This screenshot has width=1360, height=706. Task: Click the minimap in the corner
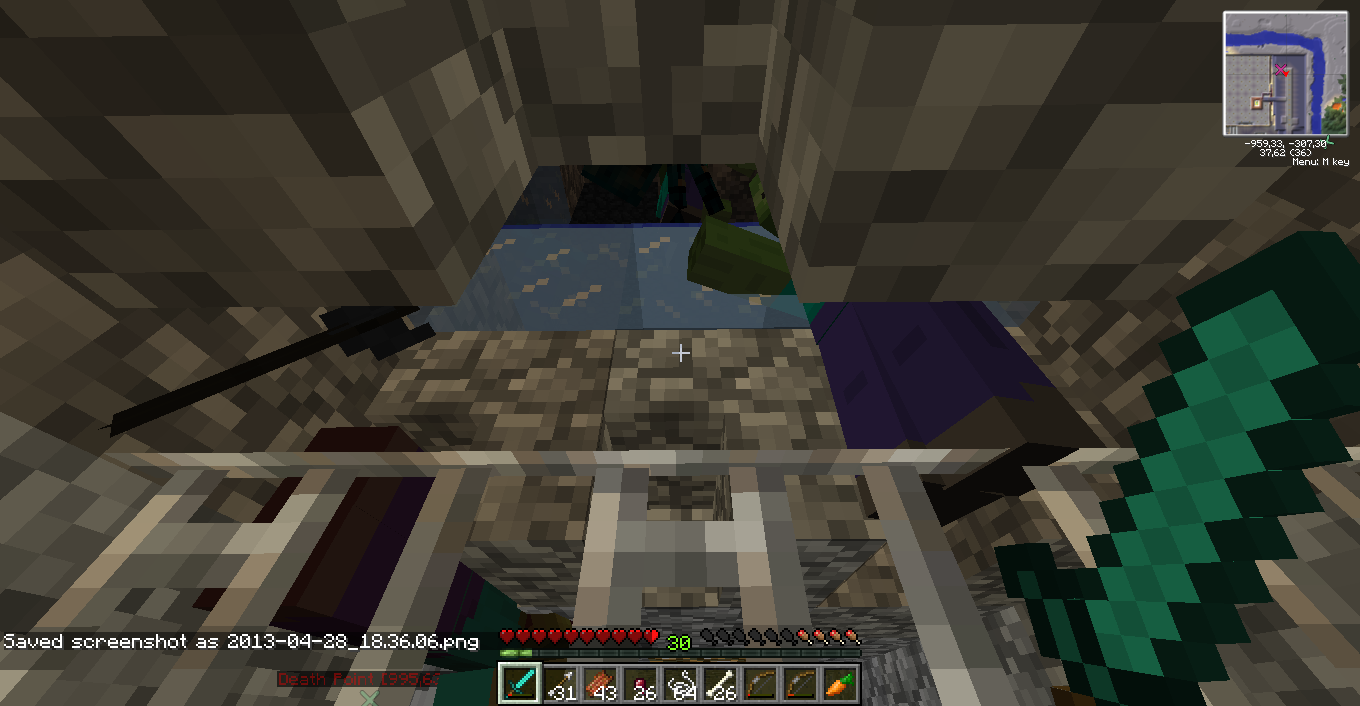[1286, 73]
